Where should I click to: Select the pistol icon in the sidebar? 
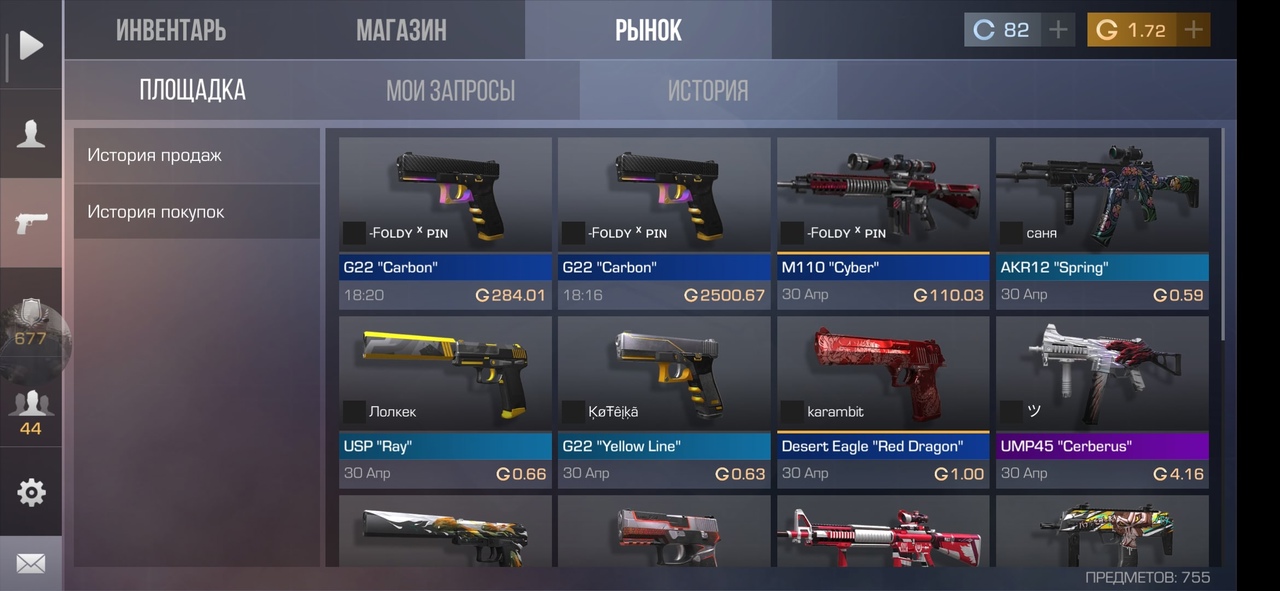pos(31,222)
